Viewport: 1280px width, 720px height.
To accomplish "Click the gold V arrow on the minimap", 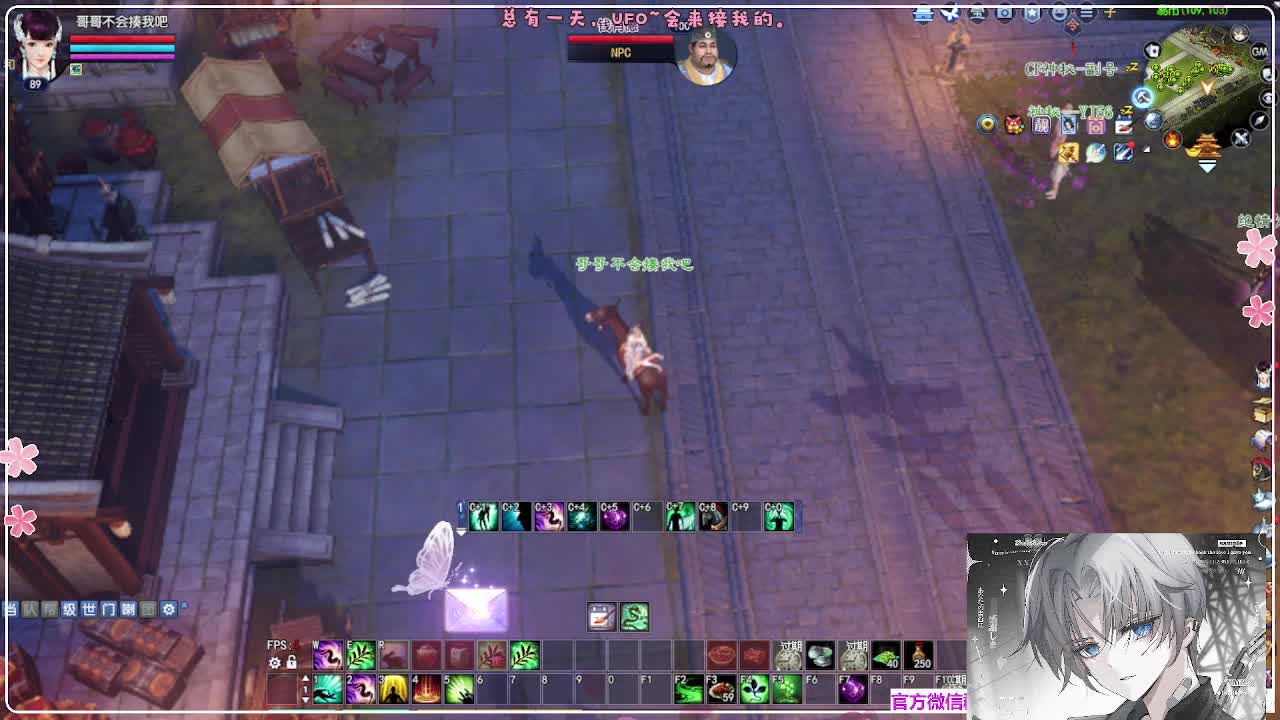I will (1208, 86).
